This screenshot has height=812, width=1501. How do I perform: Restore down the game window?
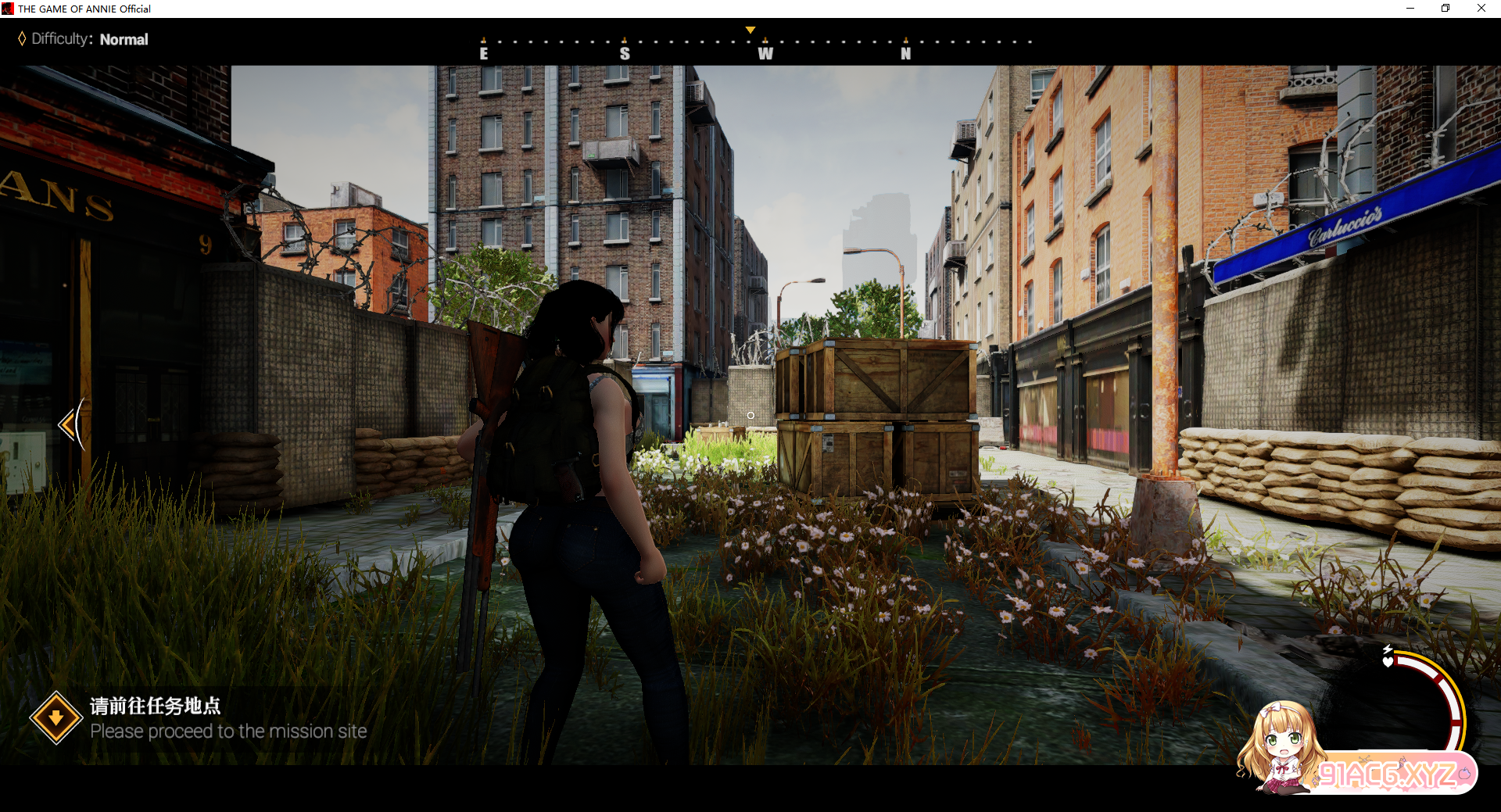tap(1445, 9)
